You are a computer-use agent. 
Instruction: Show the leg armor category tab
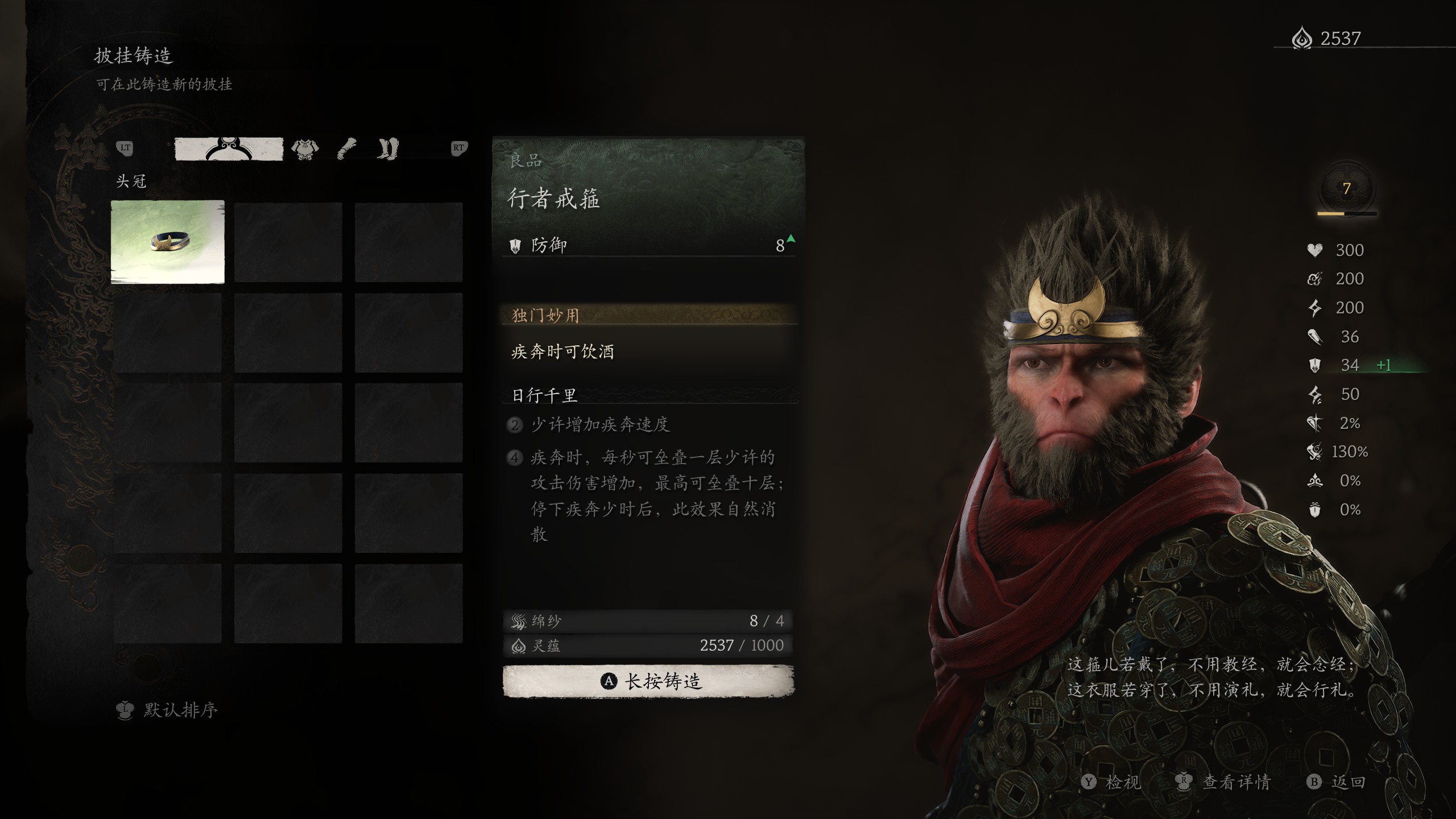pyautogui.click(x=388, y=149)
